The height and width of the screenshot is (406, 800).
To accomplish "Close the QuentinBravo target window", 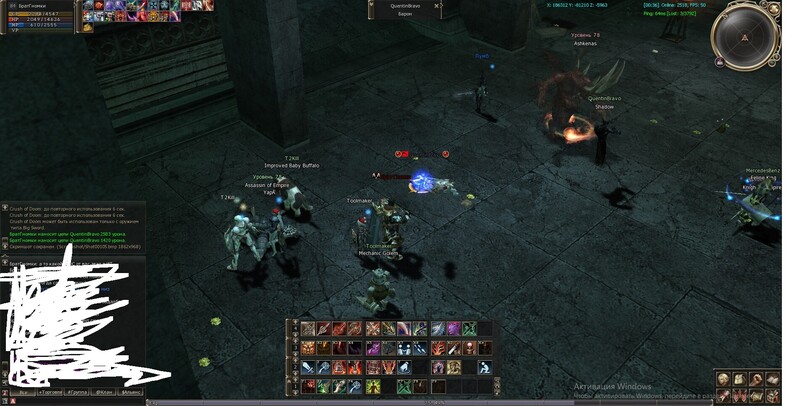I will click(437, 6).
